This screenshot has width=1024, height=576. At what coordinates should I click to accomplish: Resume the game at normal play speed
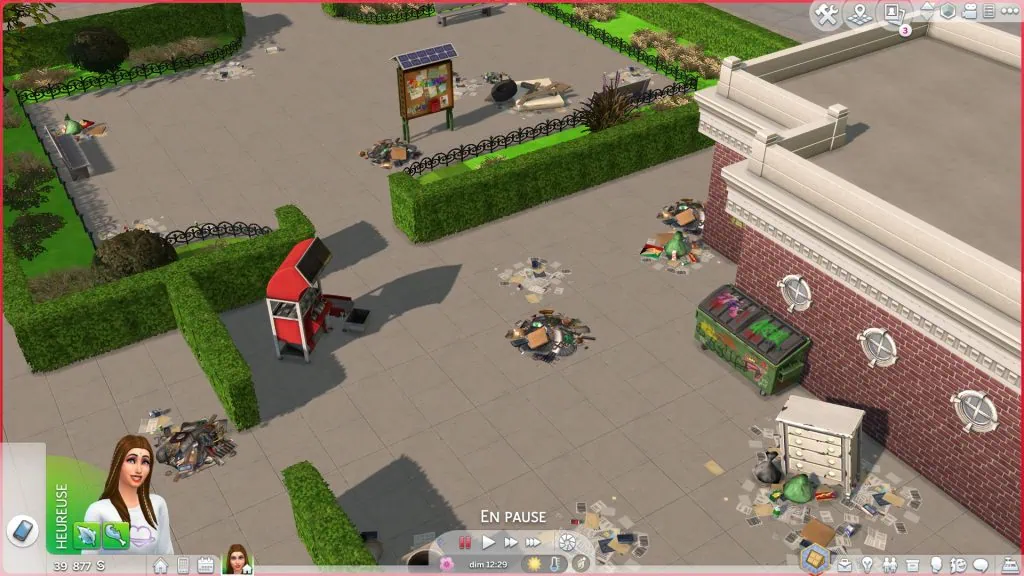(x=489, y=542)
